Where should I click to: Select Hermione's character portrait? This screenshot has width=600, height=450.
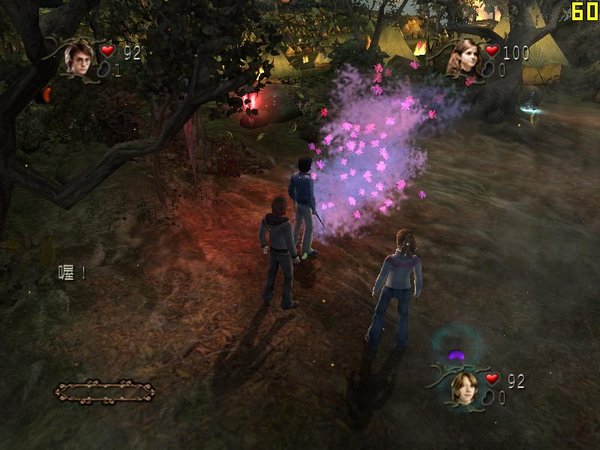point(462,58)
